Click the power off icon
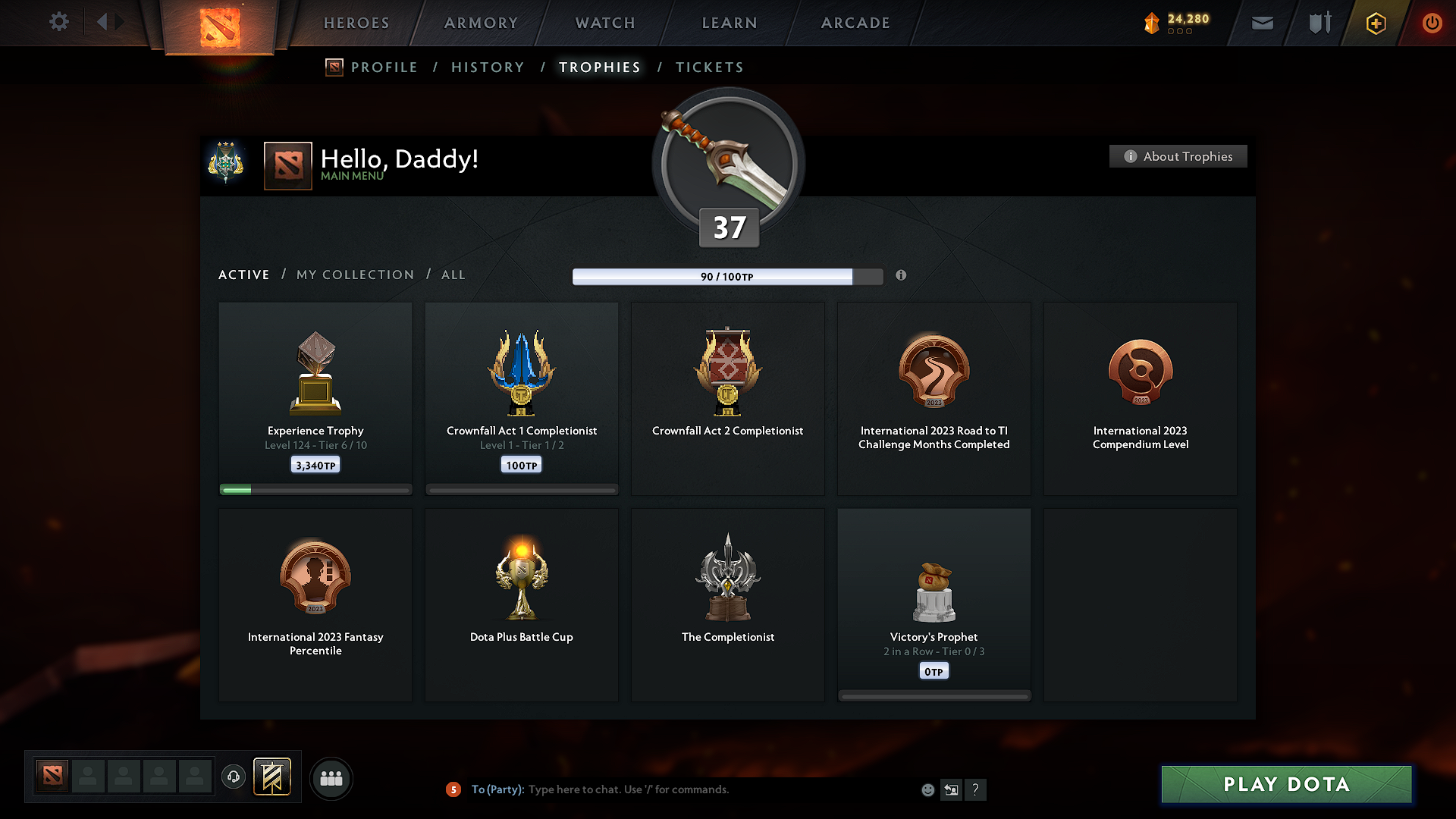Image resolution: width=1456 pixels, height=819 pixels. [1432, 23]
